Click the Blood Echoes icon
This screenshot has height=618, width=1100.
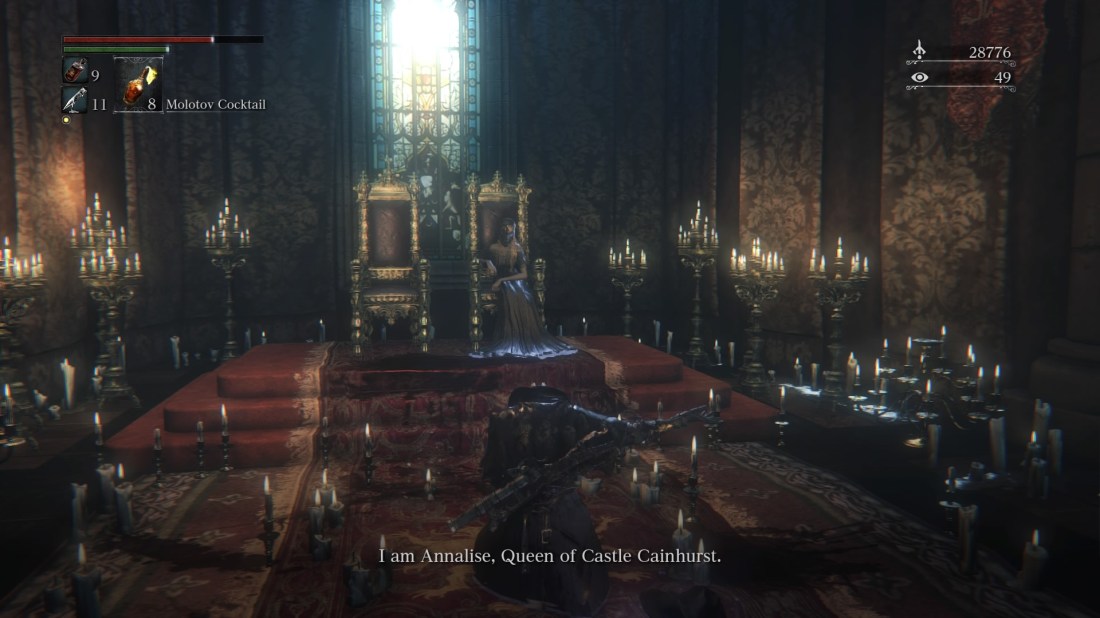[x=920, y=51]
